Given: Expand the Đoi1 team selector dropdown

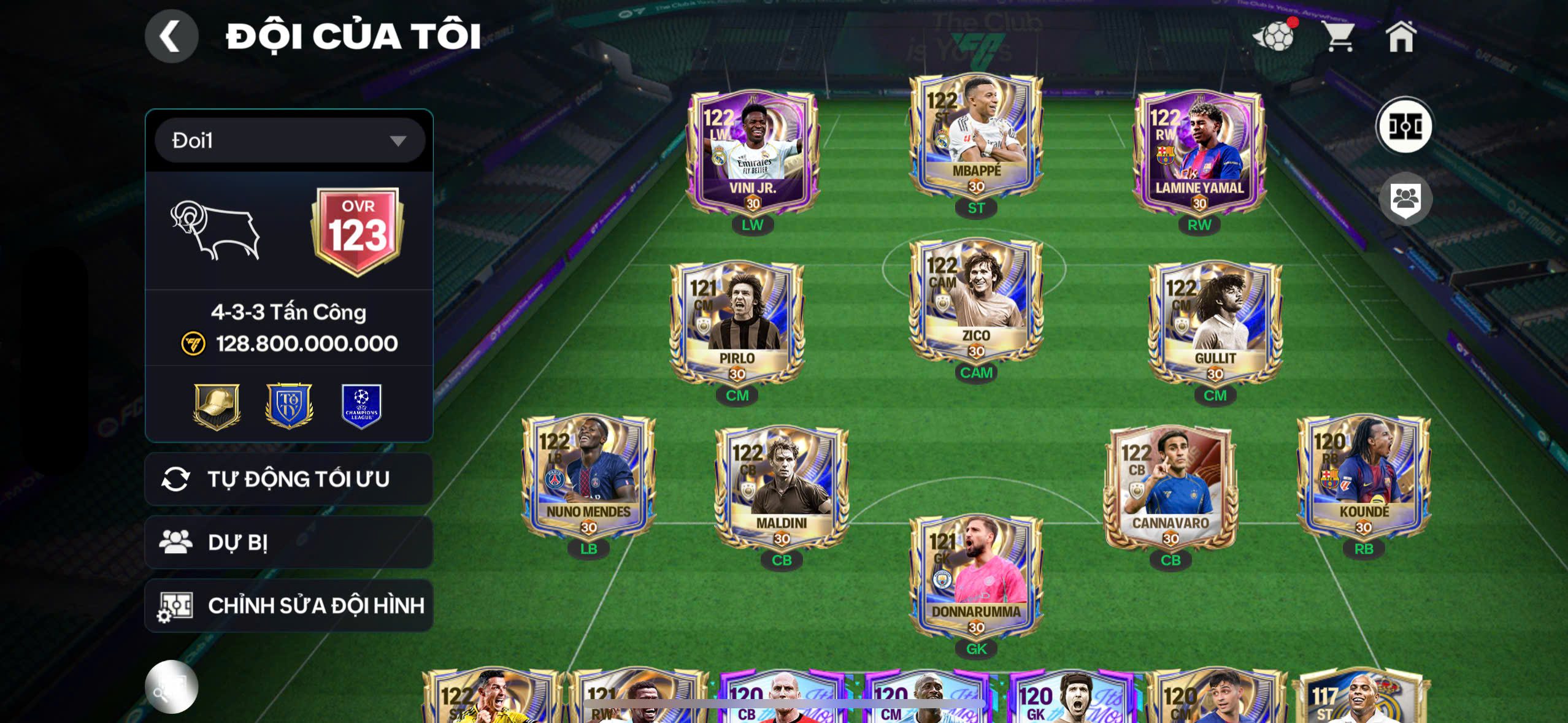Looking at the screenshot, I should (288, 140).
